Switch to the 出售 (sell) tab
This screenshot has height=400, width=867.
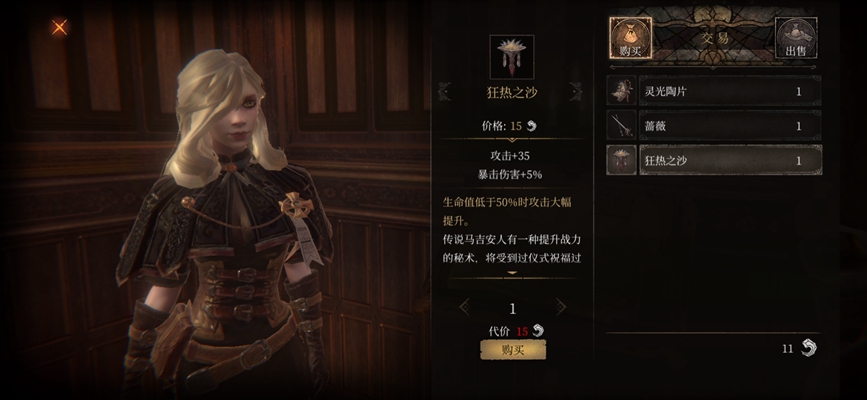(x=796, y=38)
